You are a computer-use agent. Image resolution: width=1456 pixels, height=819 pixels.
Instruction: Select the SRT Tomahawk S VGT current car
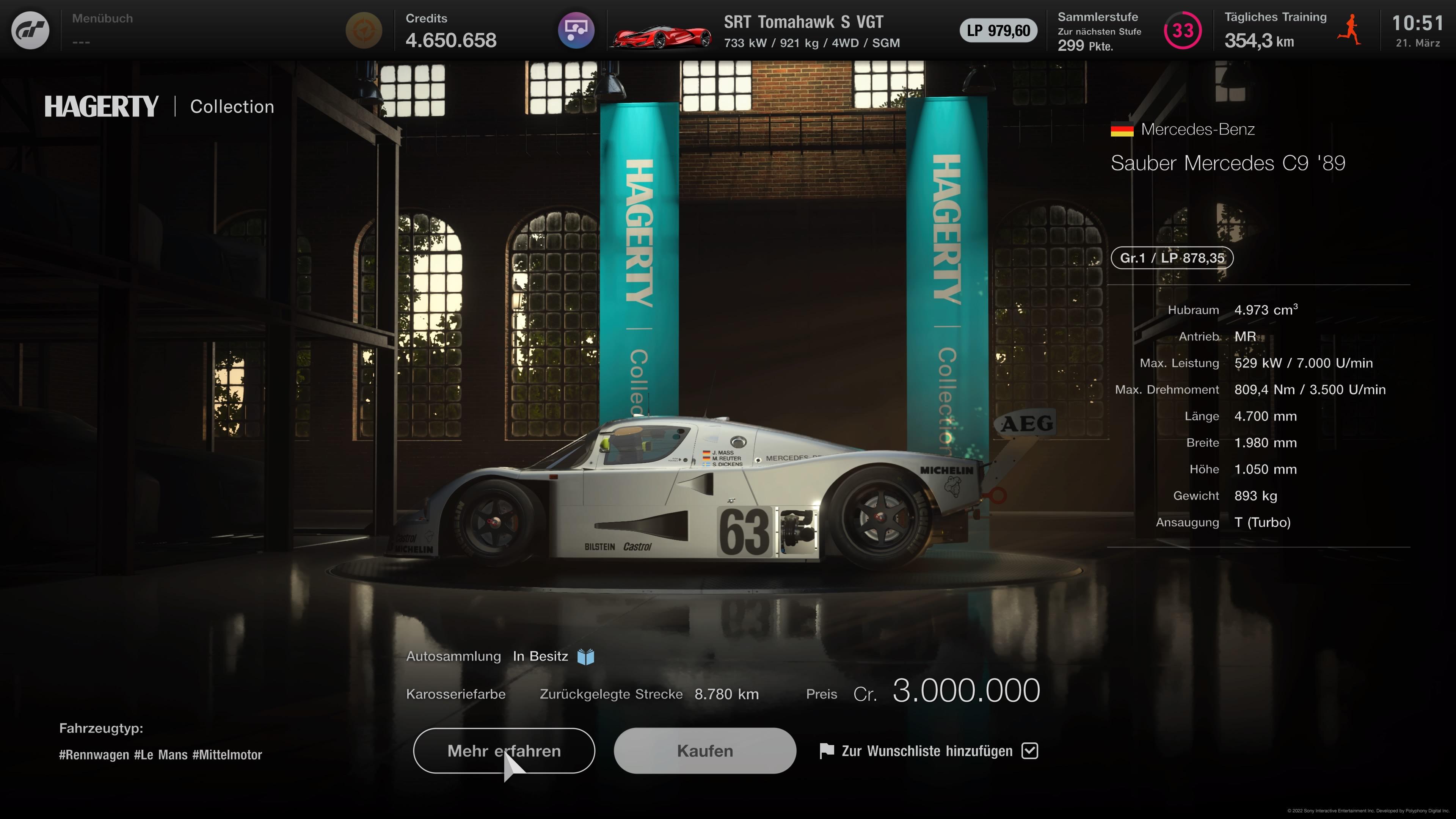pyautogui.click(x=758, y=31)
